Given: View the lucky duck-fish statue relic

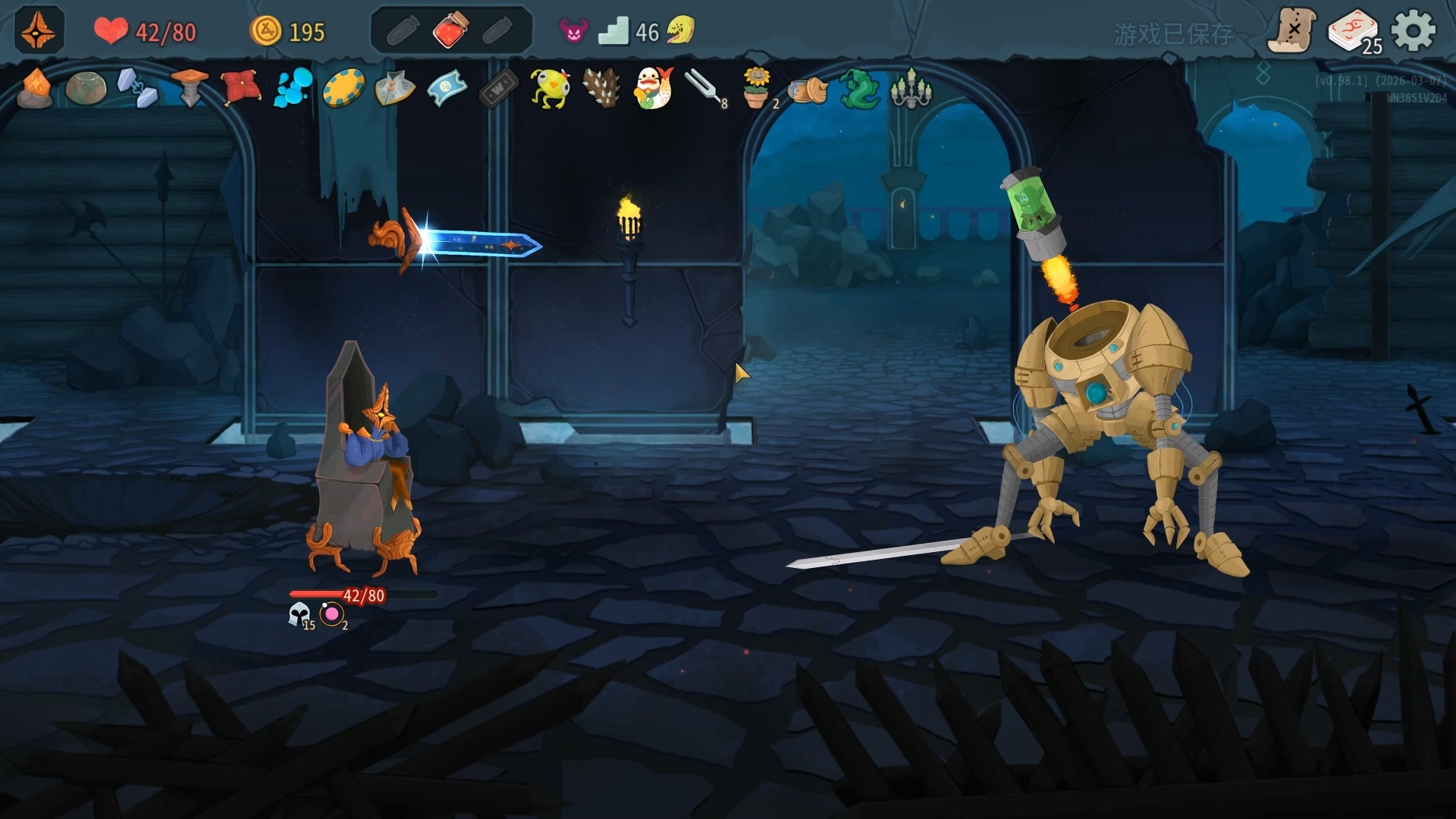Looking at the screenshot, I should (x=654, y=89).
